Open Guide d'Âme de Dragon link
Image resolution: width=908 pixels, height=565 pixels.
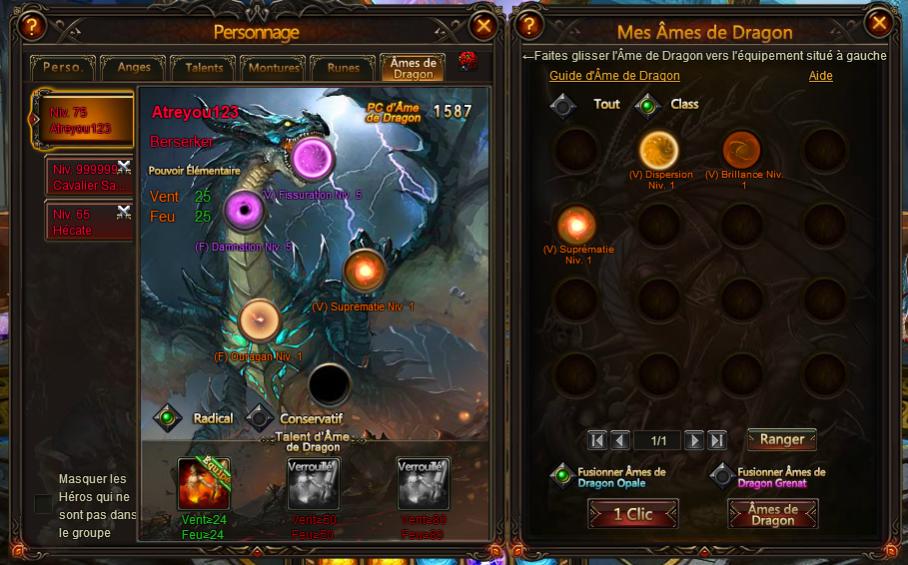tap(614, 76)
